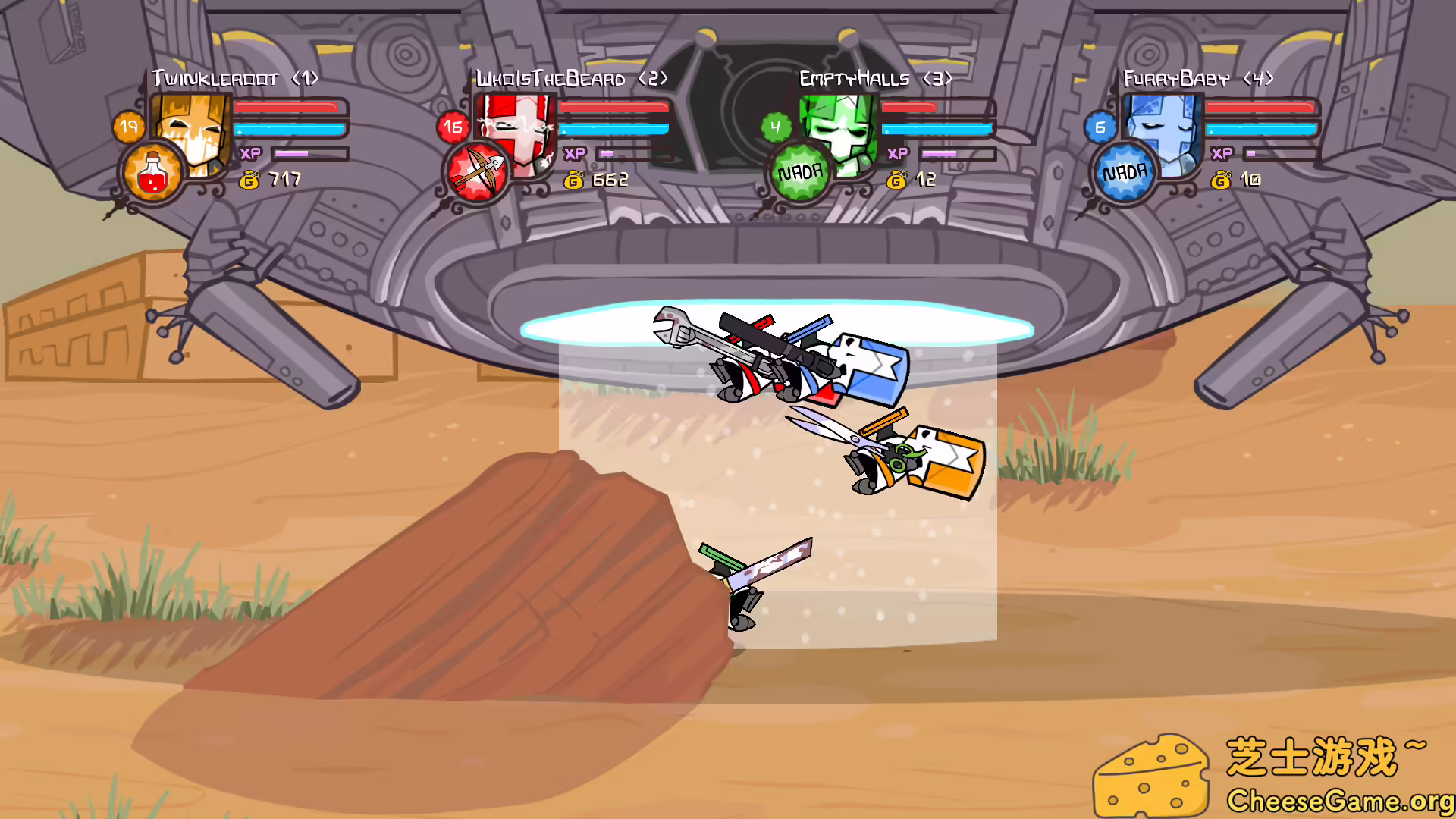Click WhoIsTheBeard's level 16 badge
The height and width of the screenshot is (819, 1456).
pos(453,127)
